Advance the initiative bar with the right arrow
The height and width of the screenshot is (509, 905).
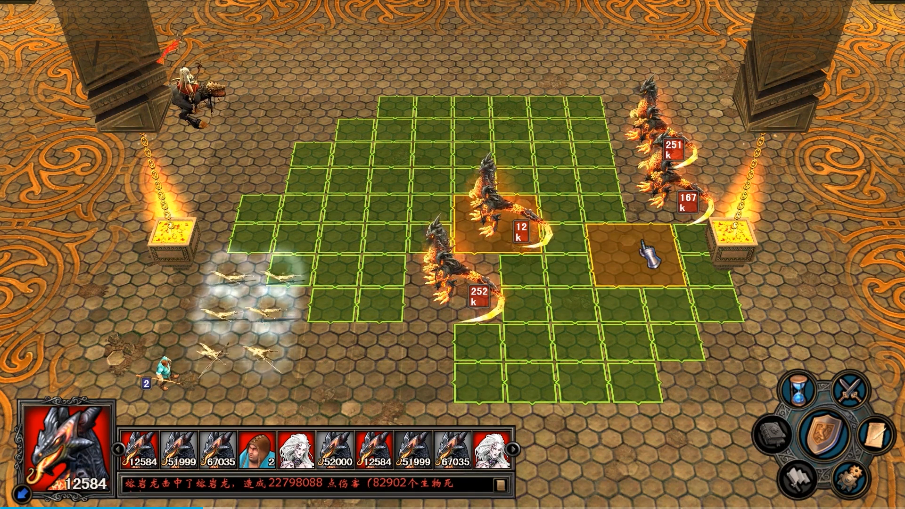pyautogui.click(x=513, y=449)
